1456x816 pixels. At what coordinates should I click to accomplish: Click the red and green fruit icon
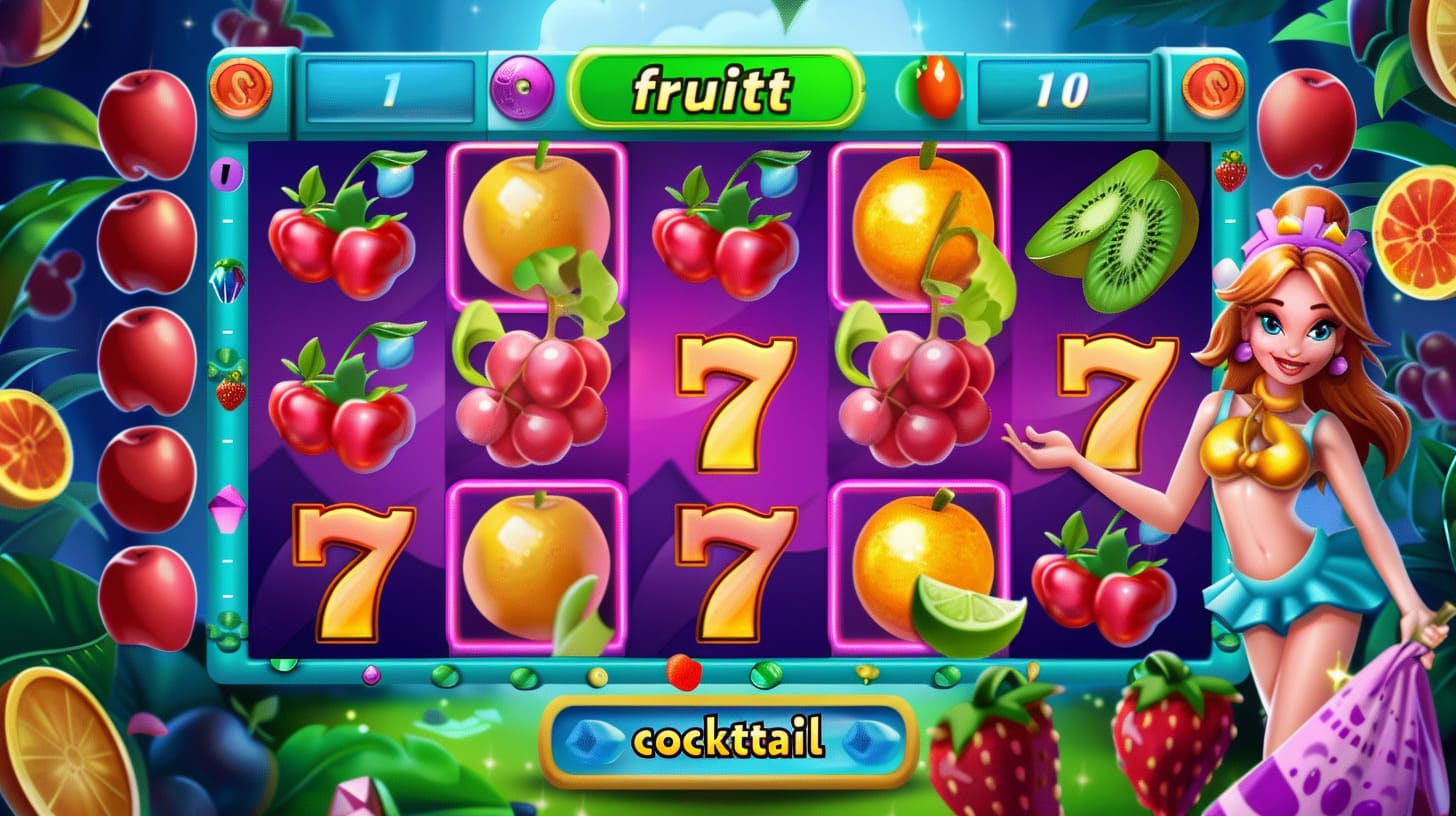coord(932,88)
